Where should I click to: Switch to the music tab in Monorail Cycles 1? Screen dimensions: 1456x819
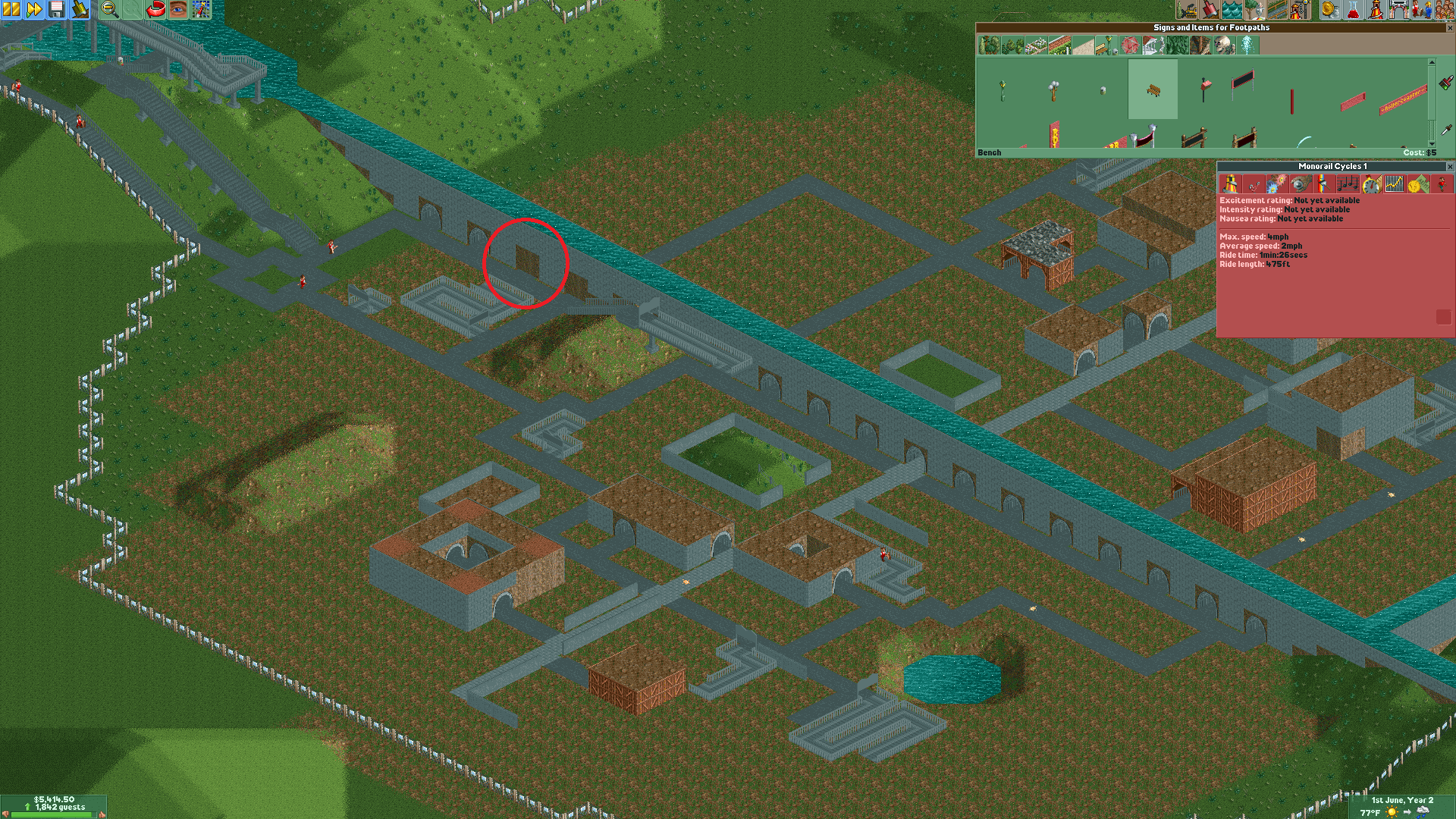1348,184
